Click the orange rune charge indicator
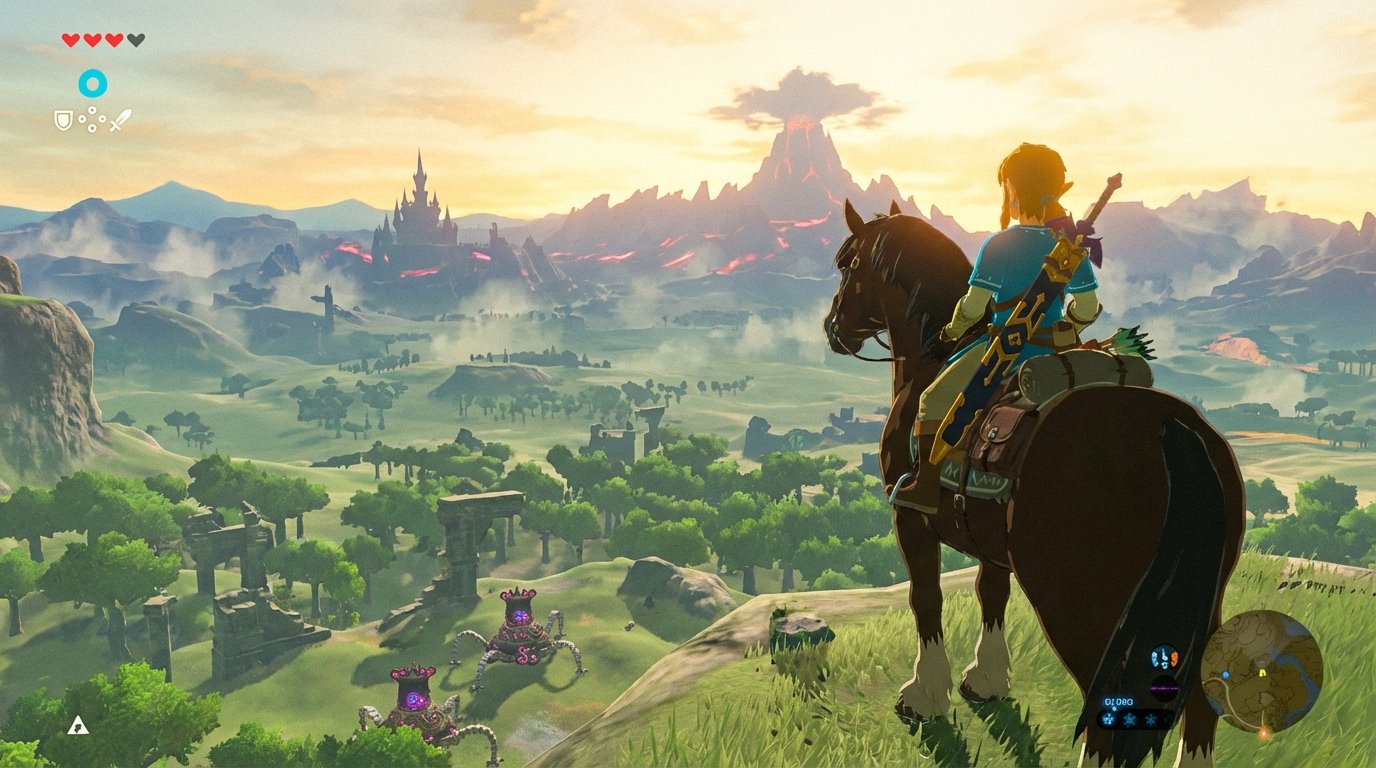The image size is (1376, 768). click(x=1174, y=657)
